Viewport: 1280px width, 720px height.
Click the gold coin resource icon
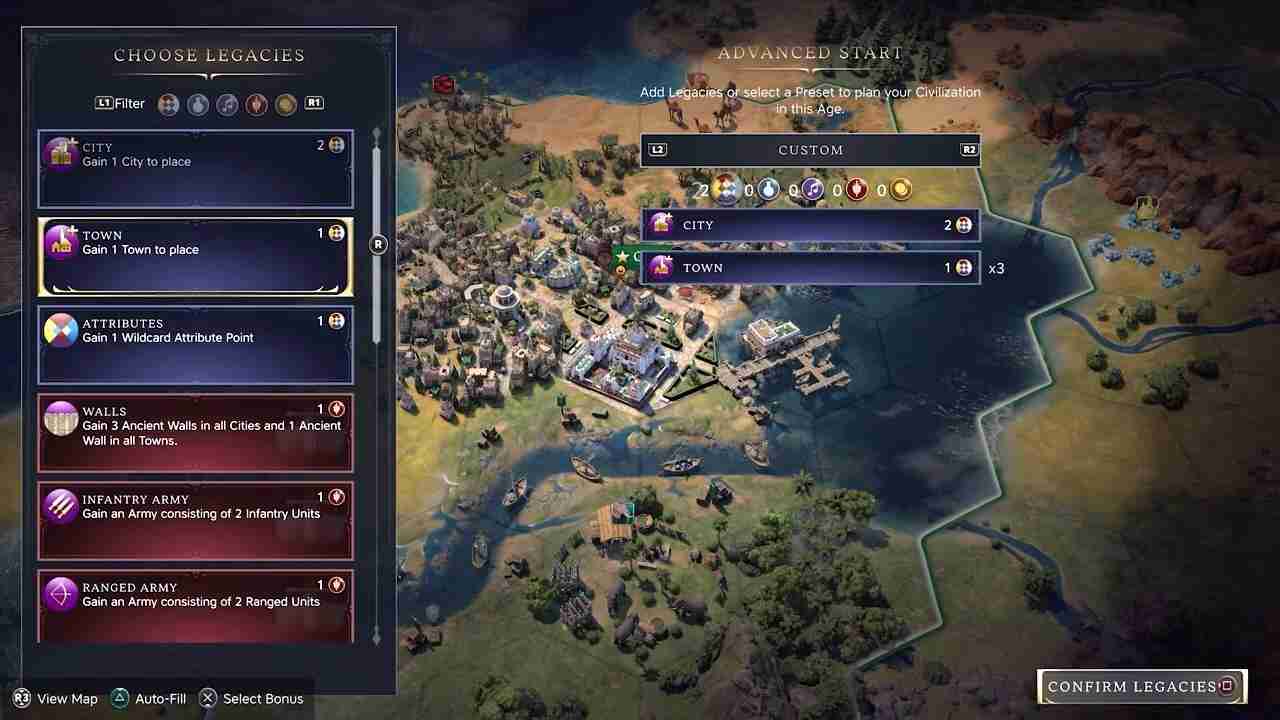pyautogui.click(x=899, y=189)
